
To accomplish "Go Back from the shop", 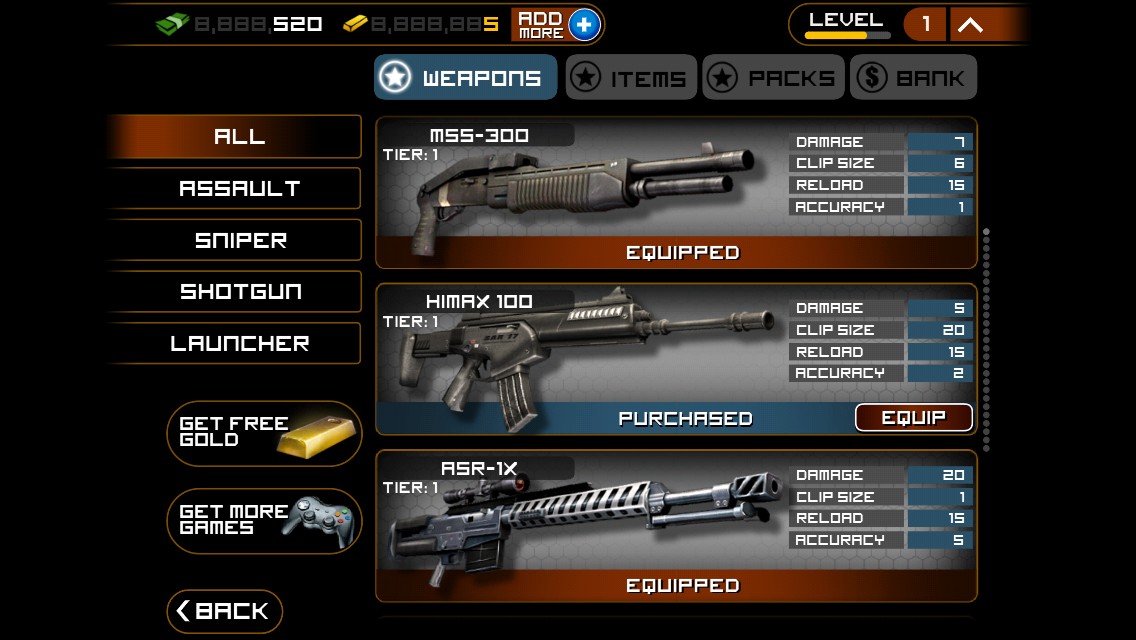I will tap(224, 611).
